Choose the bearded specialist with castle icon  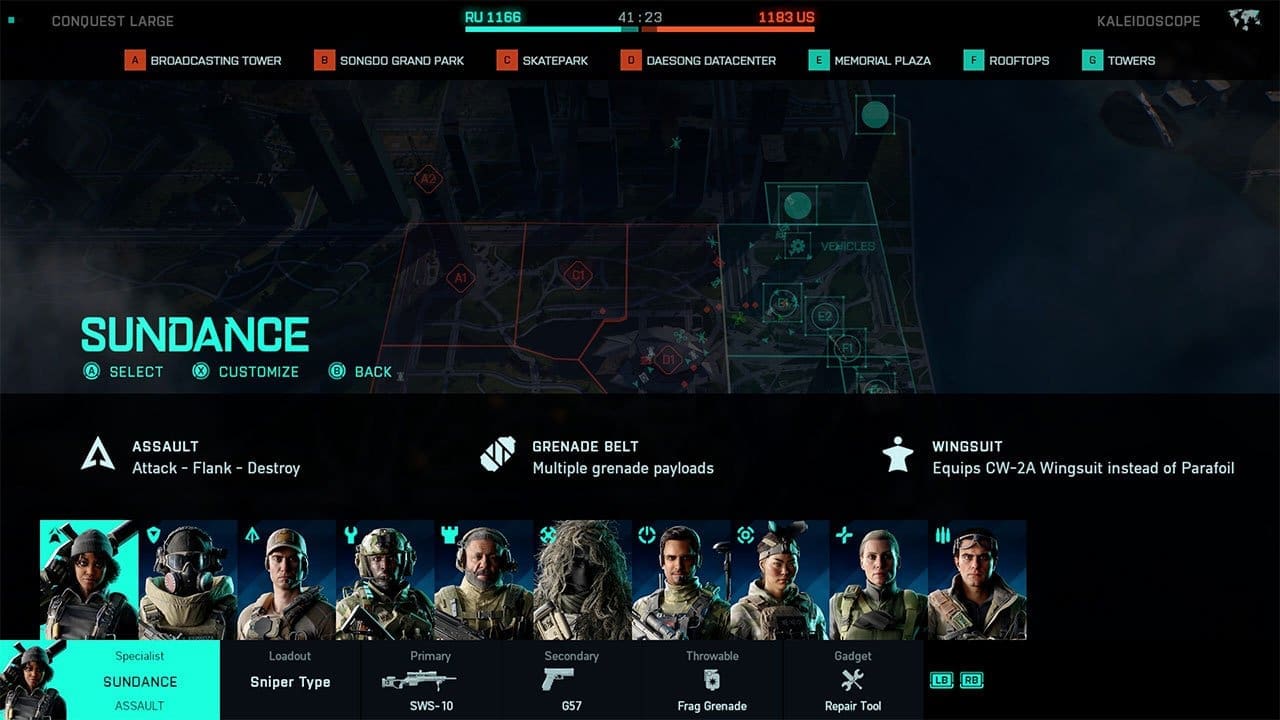pos(484,580)
